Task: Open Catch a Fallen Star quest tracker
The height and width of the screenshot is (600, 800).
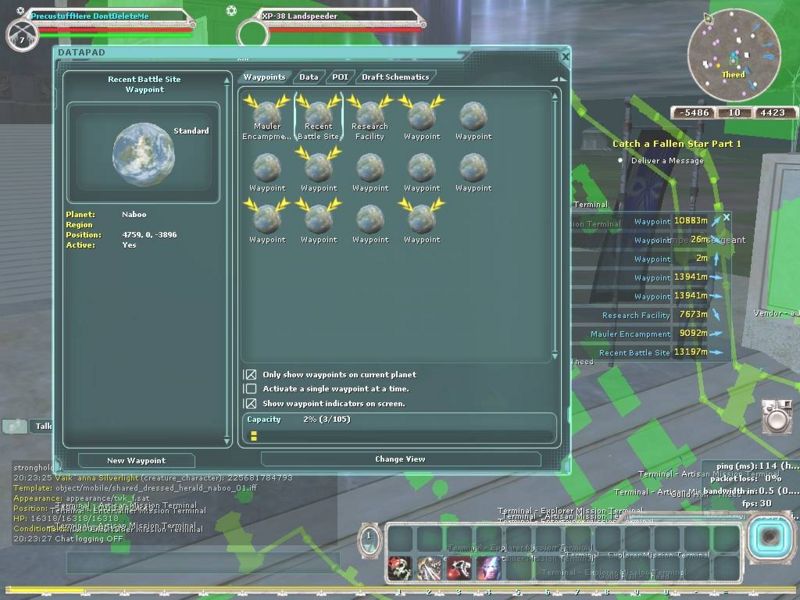Action: tap(677, 144)
